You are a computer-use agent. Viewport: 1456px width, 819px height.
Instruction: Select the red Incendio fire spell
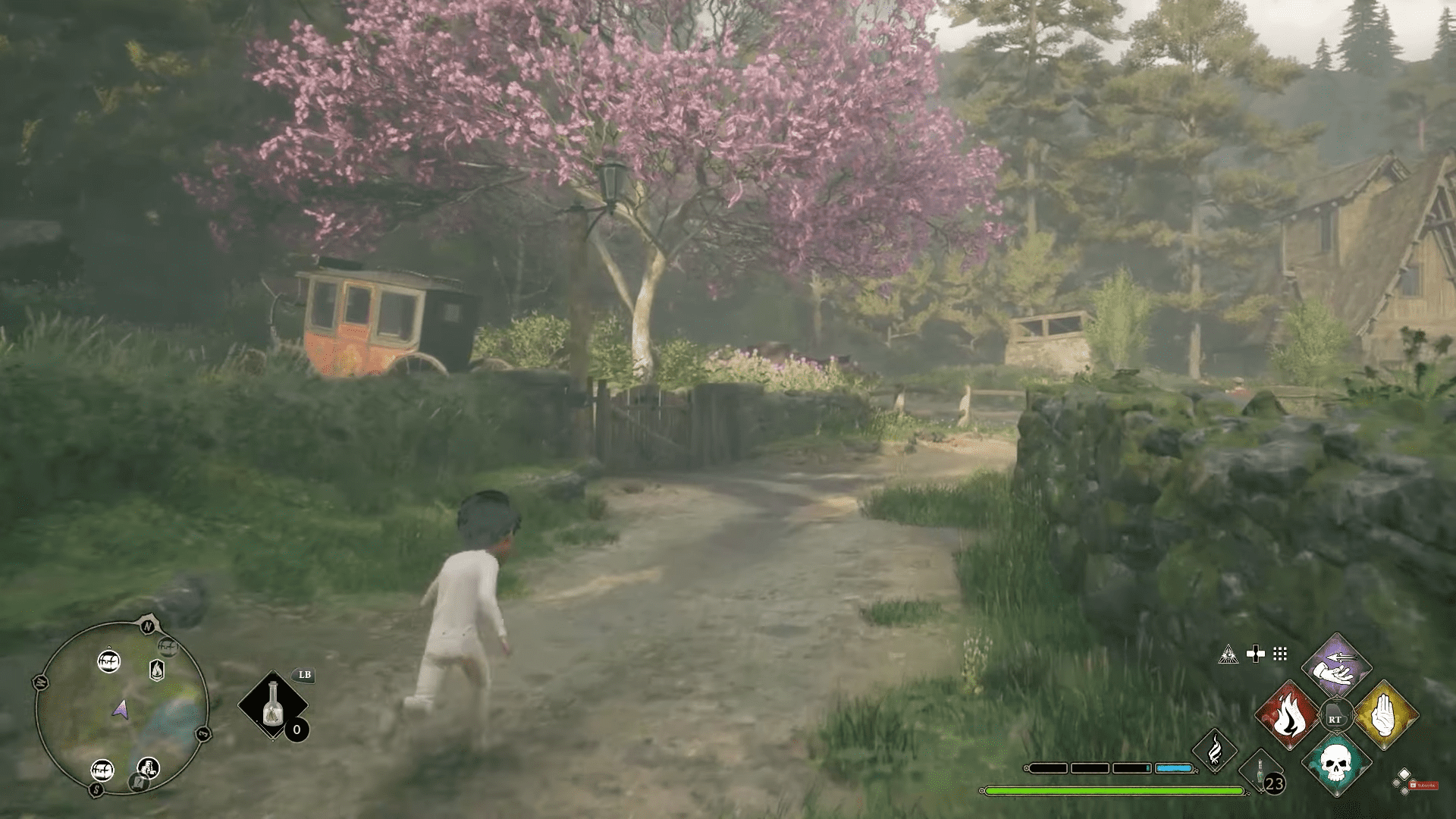coord(1289,715)
